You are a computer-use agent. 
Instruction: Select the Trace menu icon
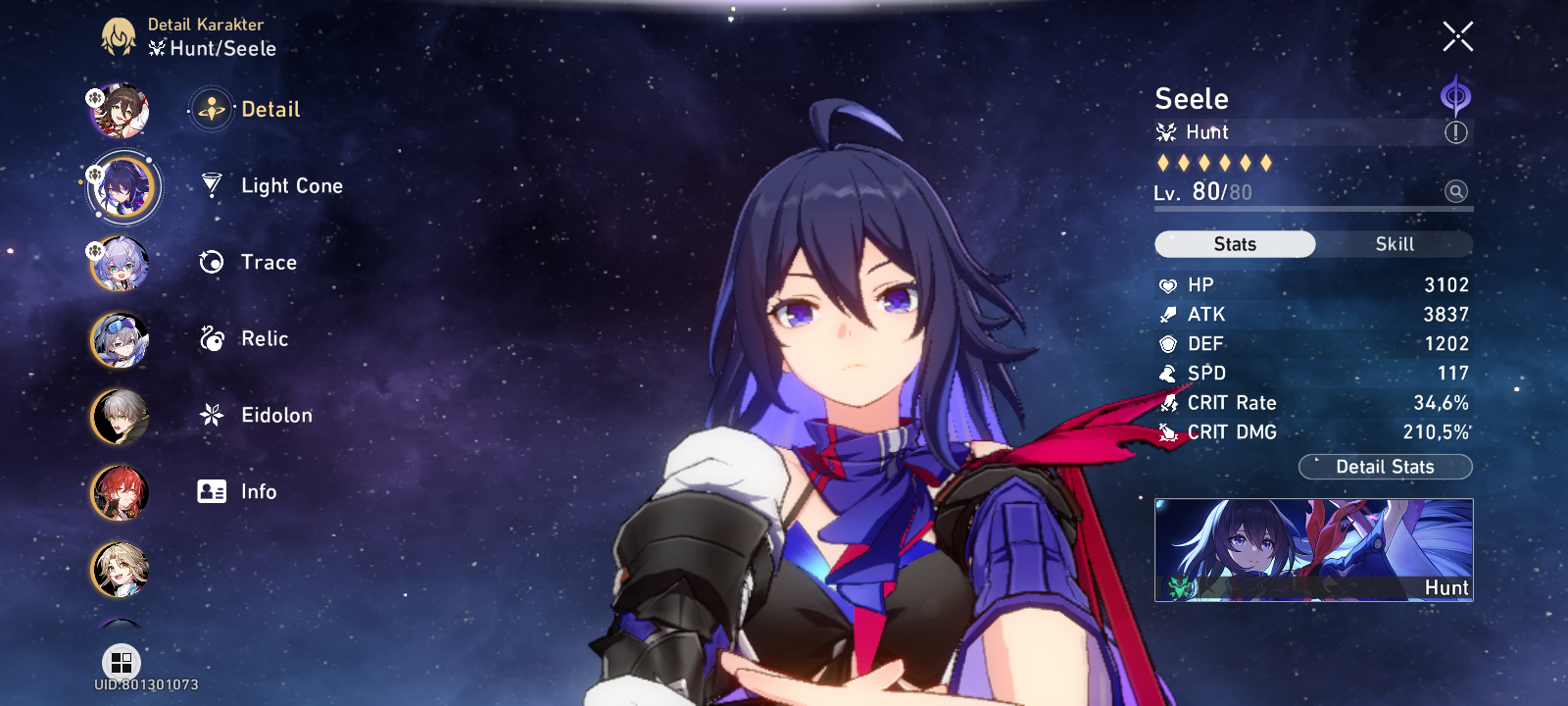[211, 262]
